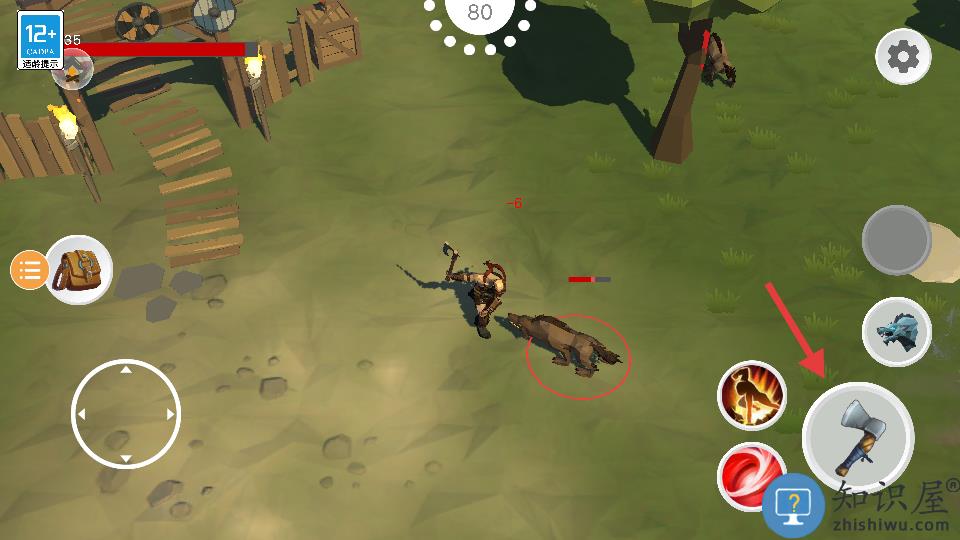The image size is (960, 540).
Task: Click the blue help monitor icon
Action: [793, 505]
